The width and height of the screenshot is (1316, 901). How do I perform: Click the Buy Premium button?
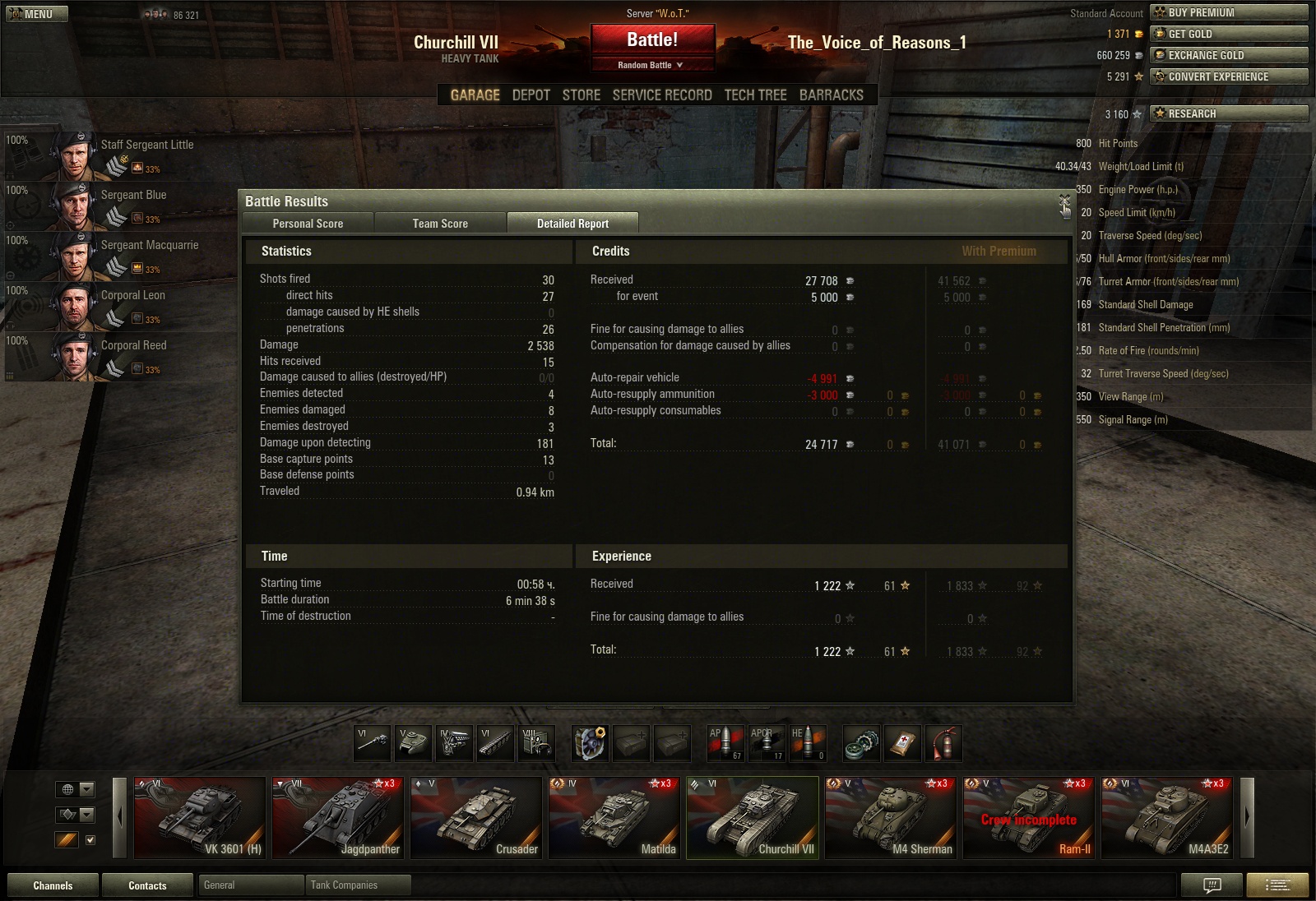(x=1229, y=12)
